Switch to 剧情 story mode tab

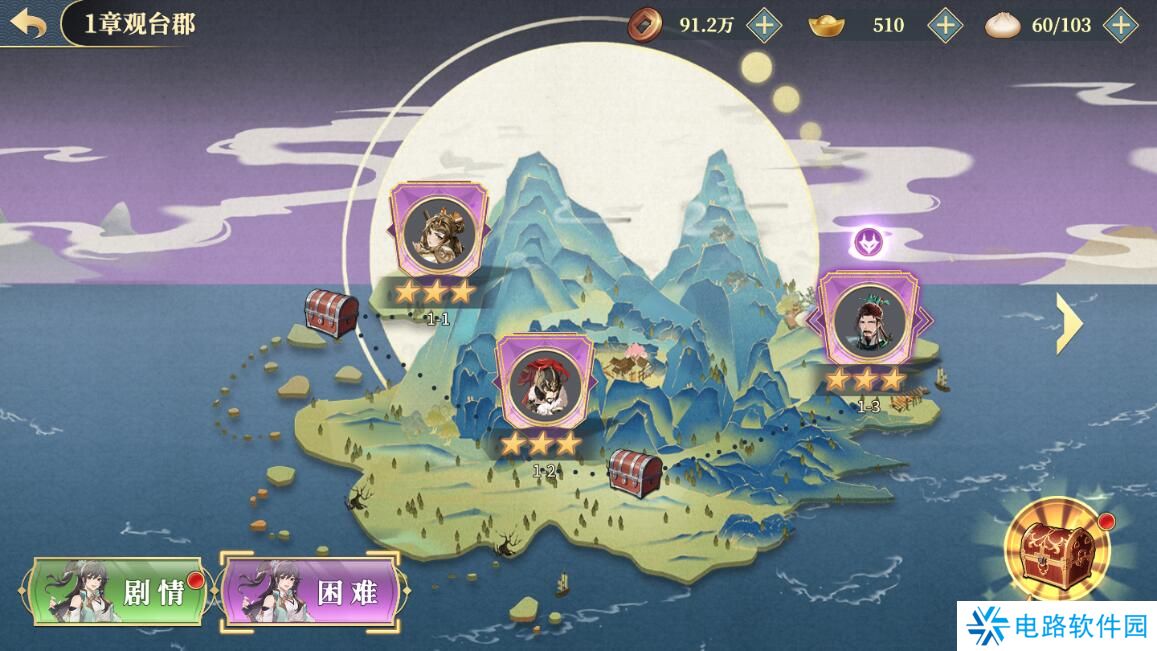click(118, 592)
